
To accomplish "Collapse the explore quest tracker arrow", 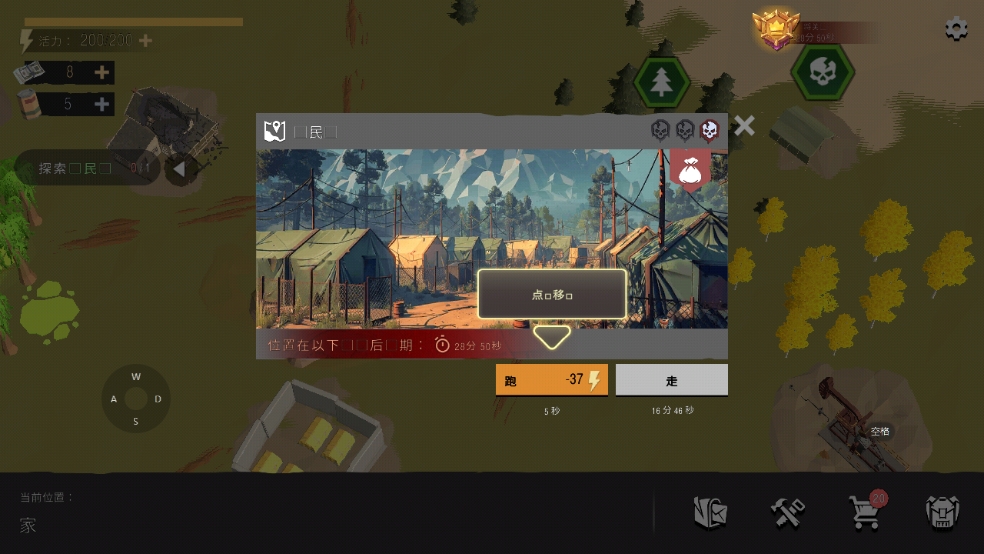I will (178, 169).
